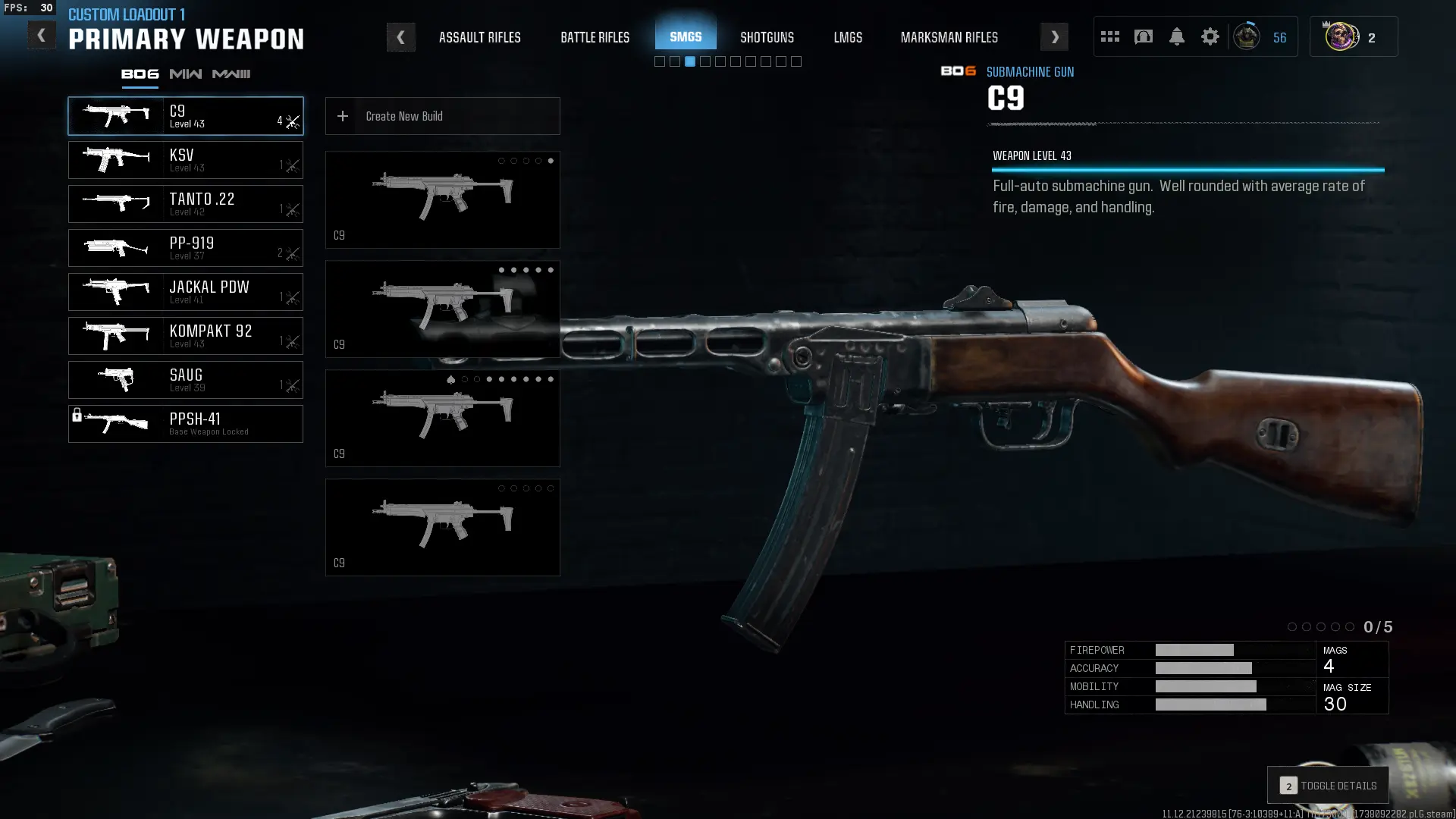Show the LMGs weapon category
1456x819 pixels.
click(x=848, y=37)
